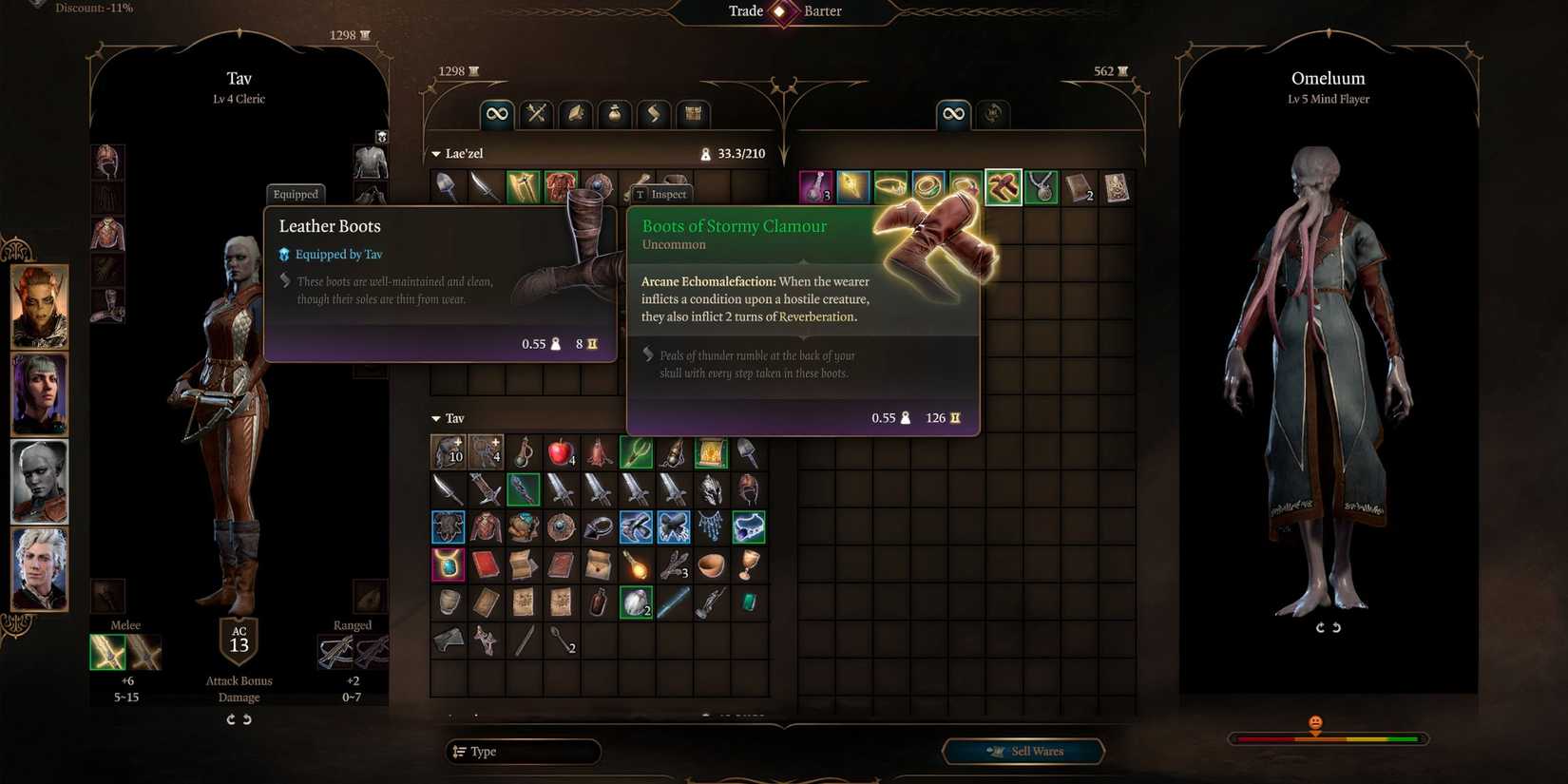The height and width of the screenshot is (784, 1568).
Task: Click the Inspect button on the boots tooltip
Action: click(660, 194)
